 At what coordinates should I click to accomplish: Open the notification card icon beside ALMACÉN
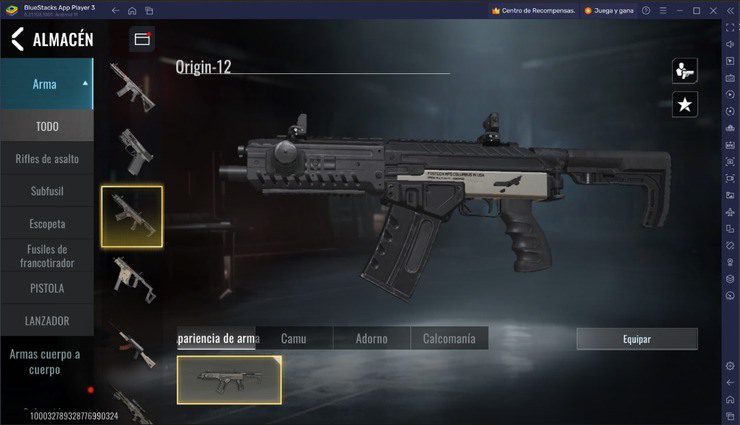coord(141,39)
